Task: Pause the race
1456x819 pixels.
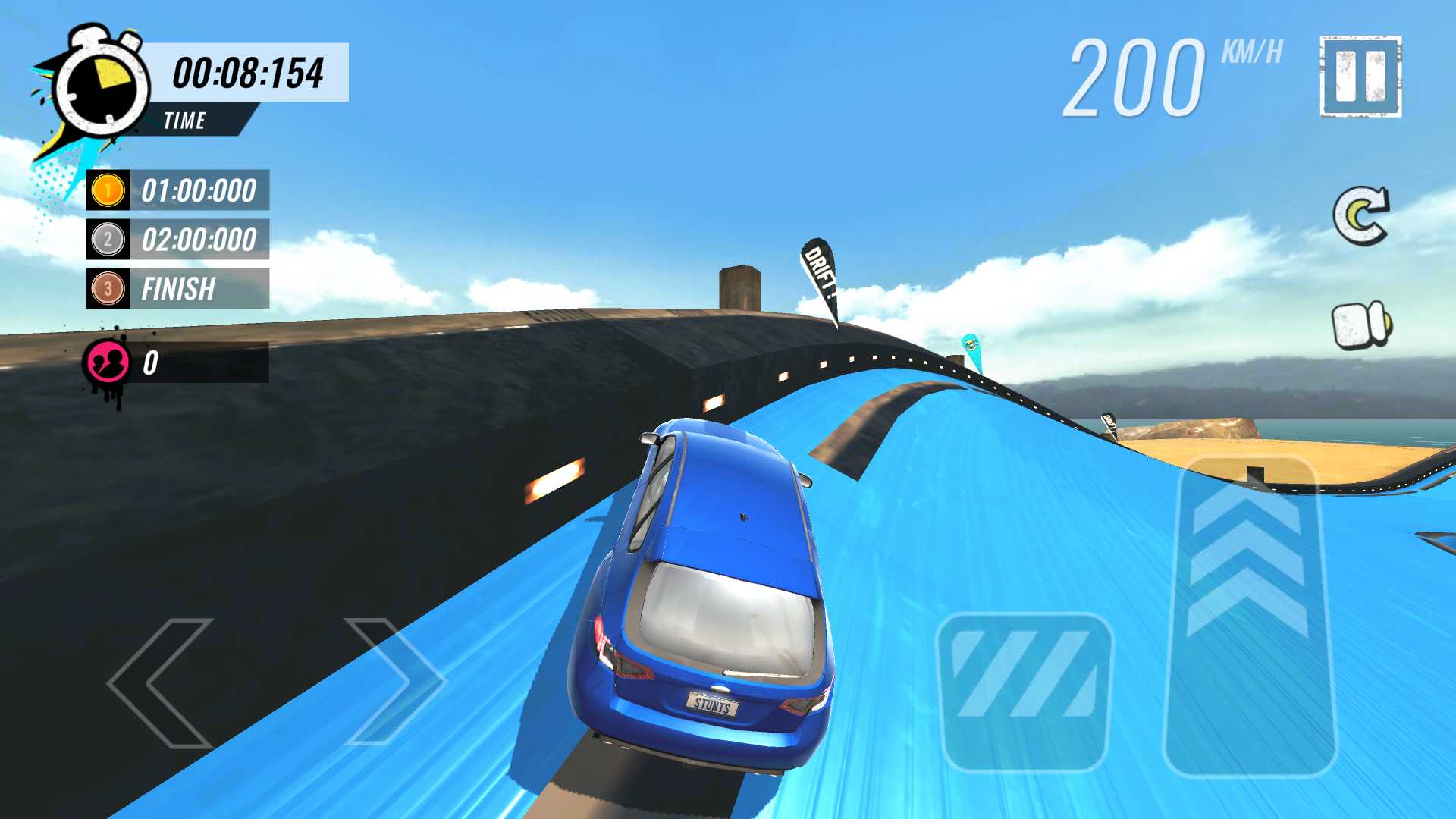Action: click(x=1360, y=77)
